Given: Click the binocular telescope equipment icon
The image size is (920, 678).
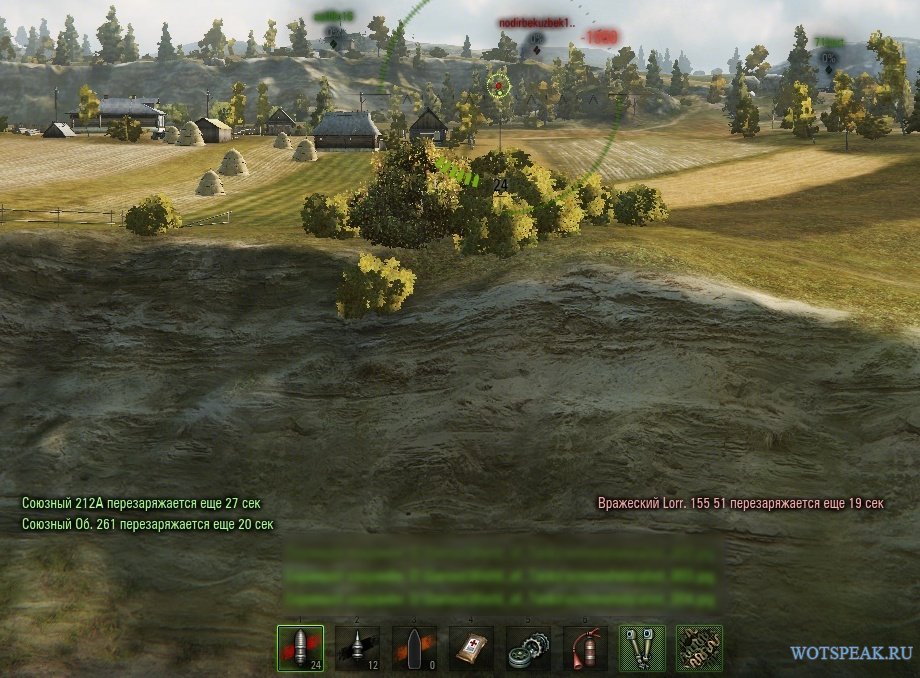Looking at the screenshot, I should point(642,647).
